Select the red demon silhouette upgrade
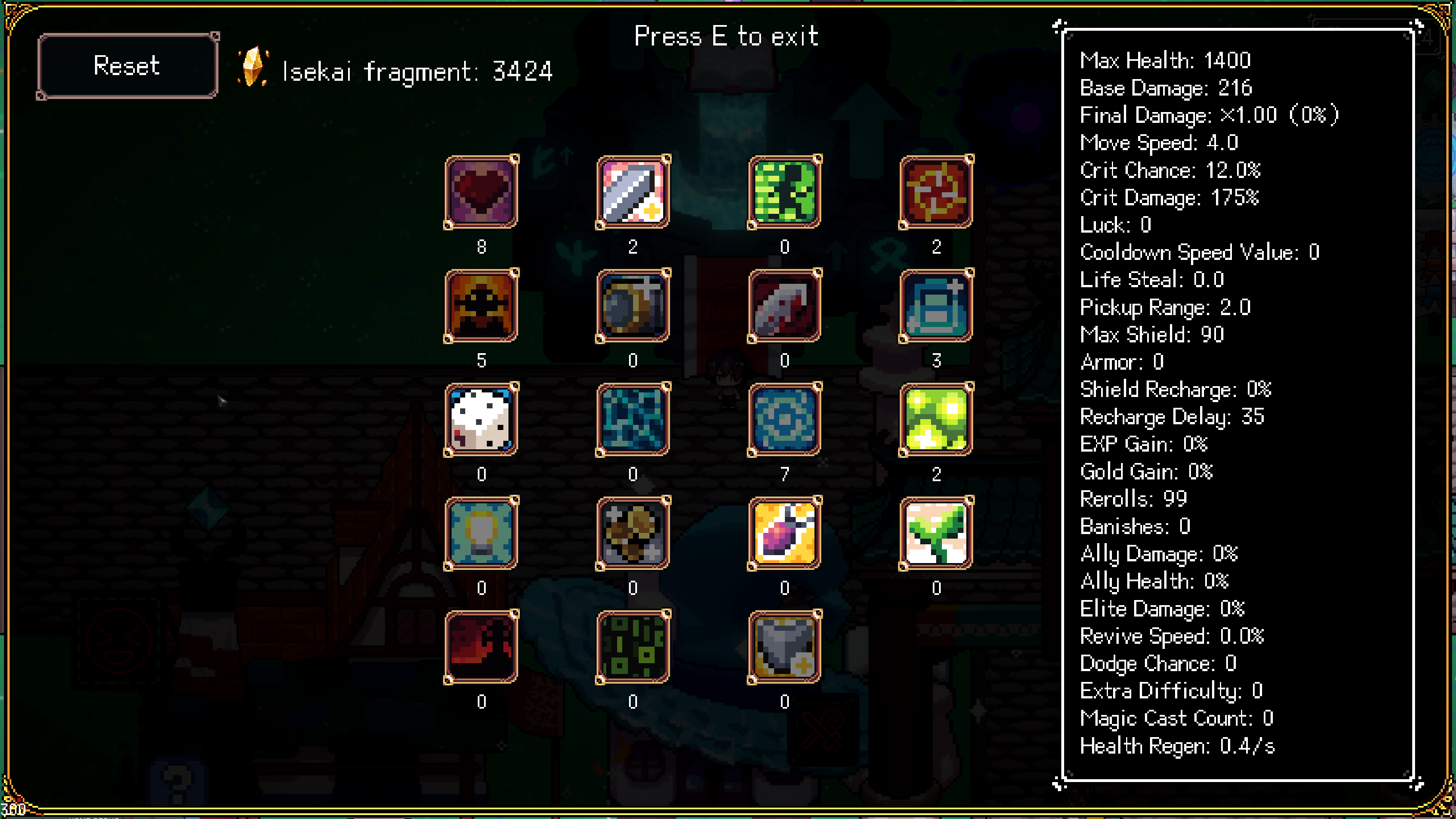The image size is (1456, 819). [481, 647]
